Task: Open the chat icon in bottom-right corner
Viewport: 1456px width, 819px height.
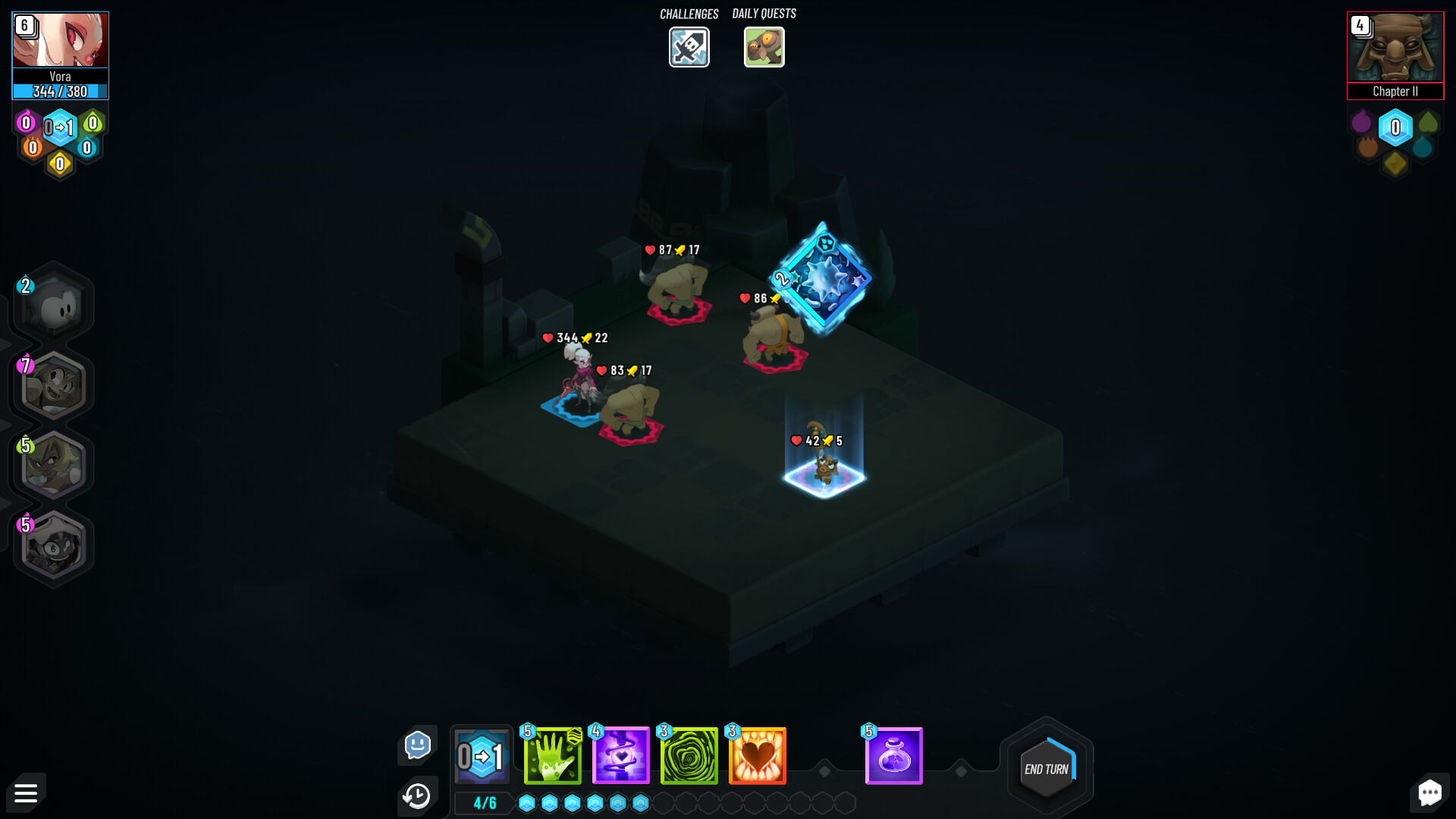Action: (1430, 792)
